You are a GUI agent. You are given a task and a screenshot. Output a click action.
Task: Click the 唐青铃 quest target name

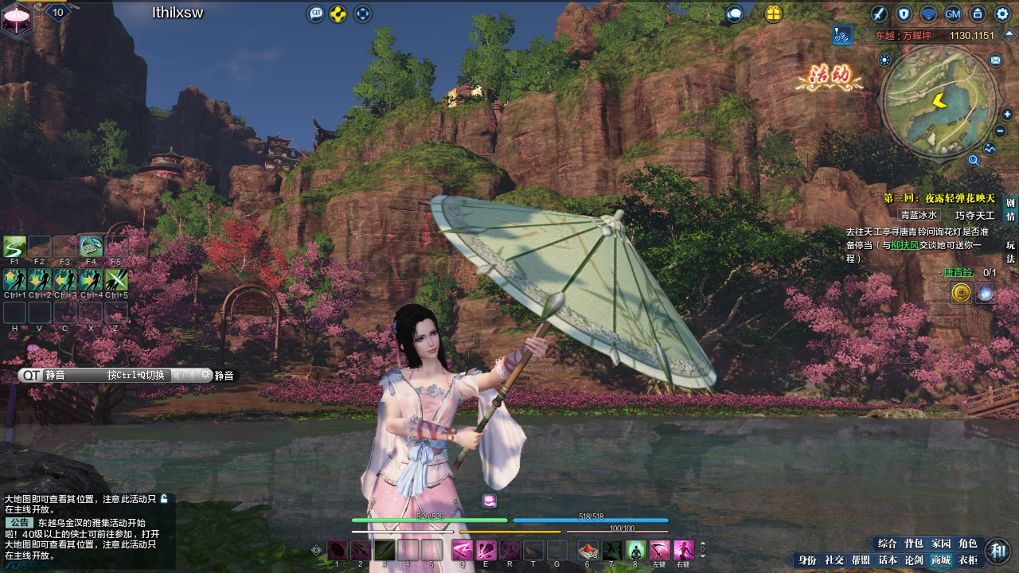click(957, 272)
